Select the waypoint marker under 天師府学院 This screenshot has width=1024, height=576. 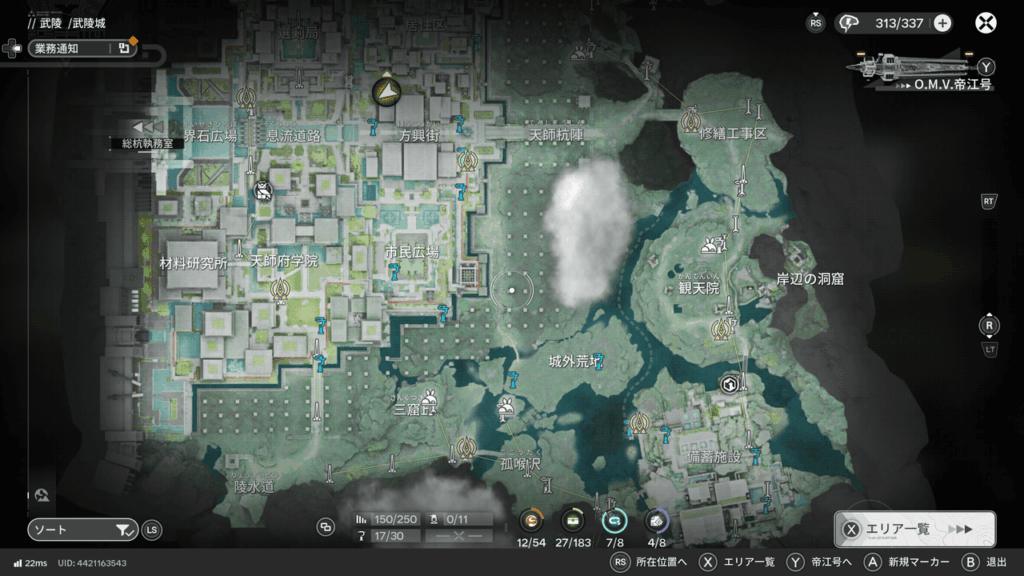pyautogui.click(x=280, y=290)
